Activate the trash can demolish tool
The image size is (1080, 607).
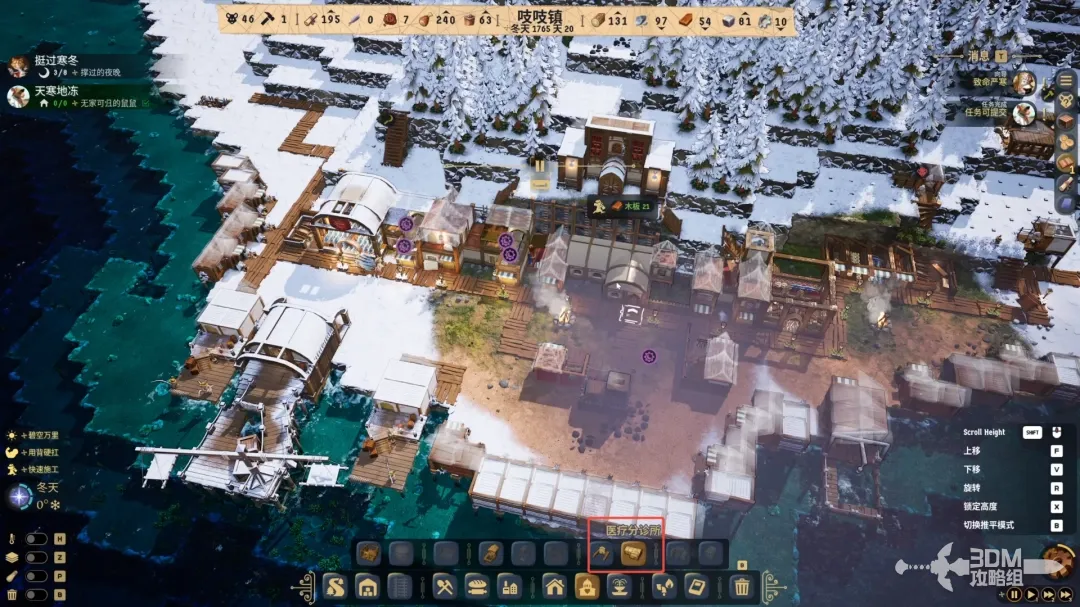pyautogui.click(x=741, y=586)
